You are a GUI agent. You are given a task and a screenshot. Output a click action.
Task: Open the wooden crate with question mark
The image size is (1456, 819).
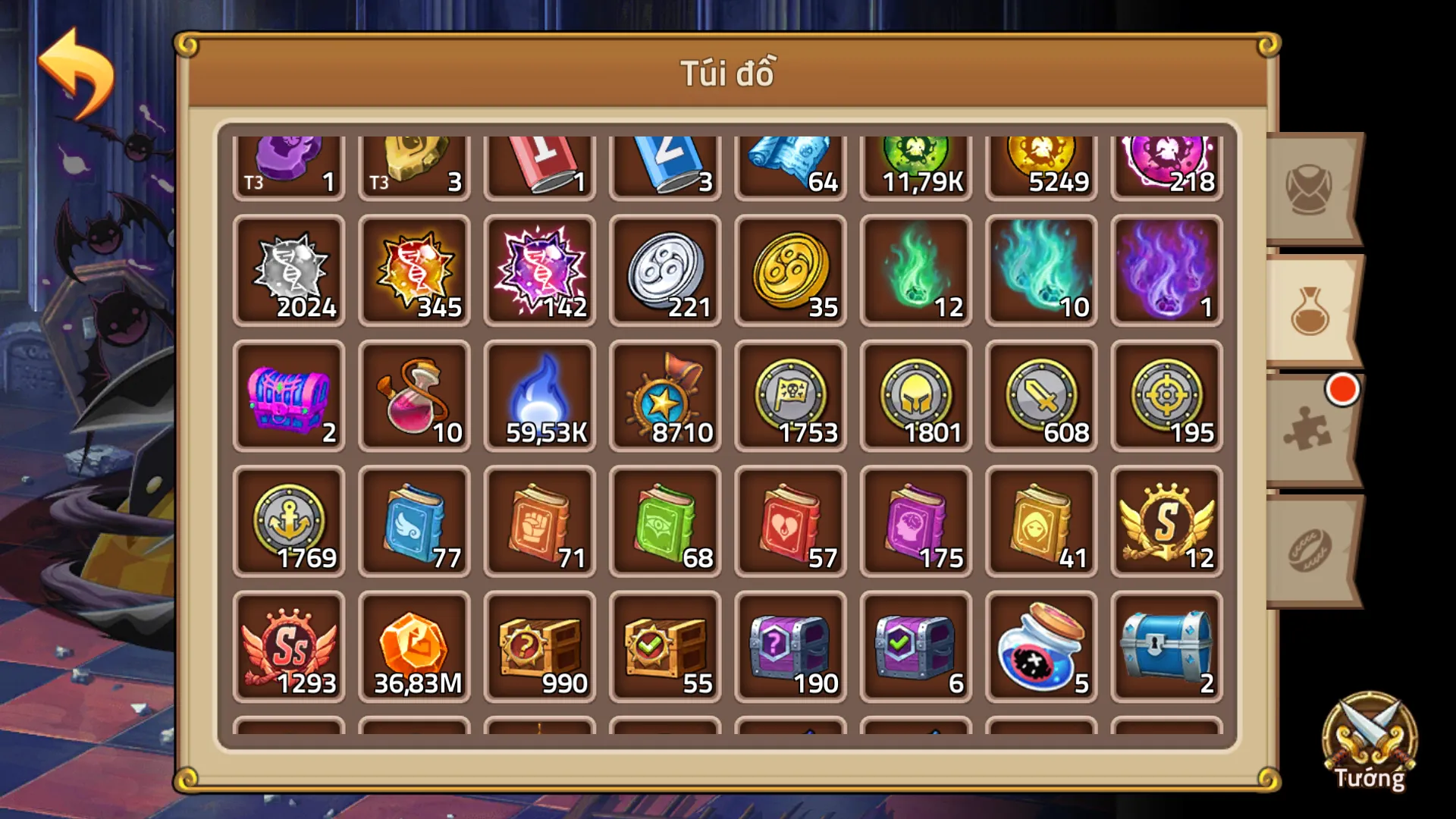coord(539,647)
